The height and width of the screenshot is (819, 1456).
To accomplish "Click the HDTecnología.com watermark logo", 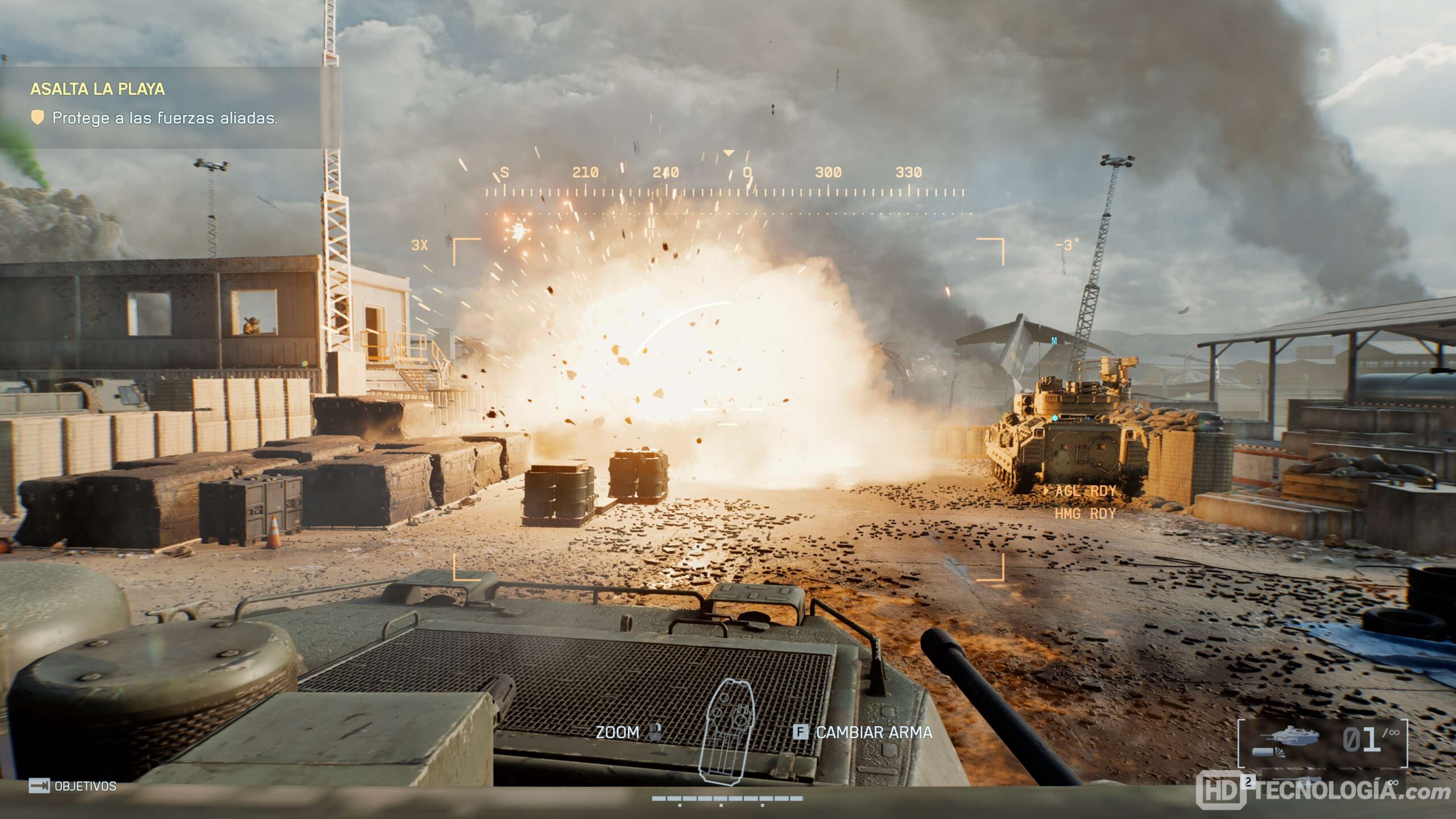I will (1322, 791).
